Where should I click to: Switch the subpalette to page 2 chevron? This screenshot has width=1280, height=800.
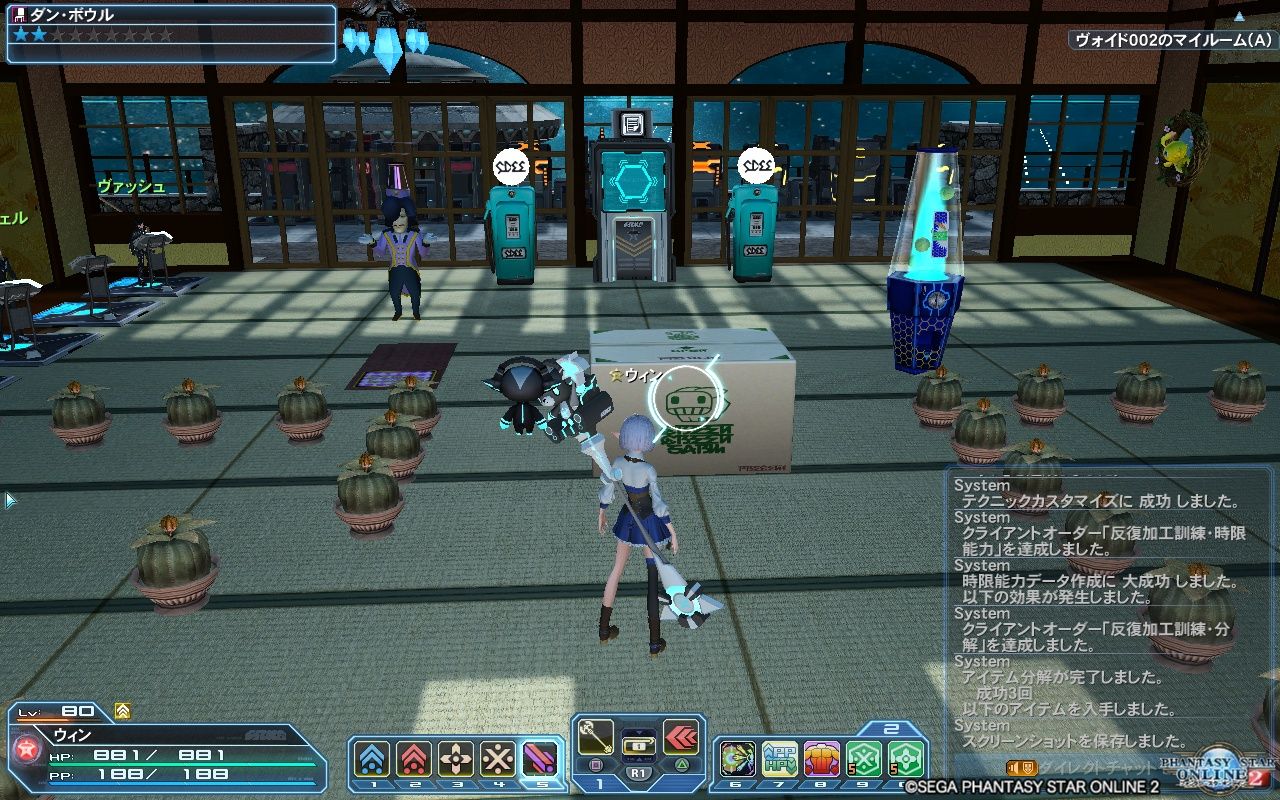click(890, 728)
